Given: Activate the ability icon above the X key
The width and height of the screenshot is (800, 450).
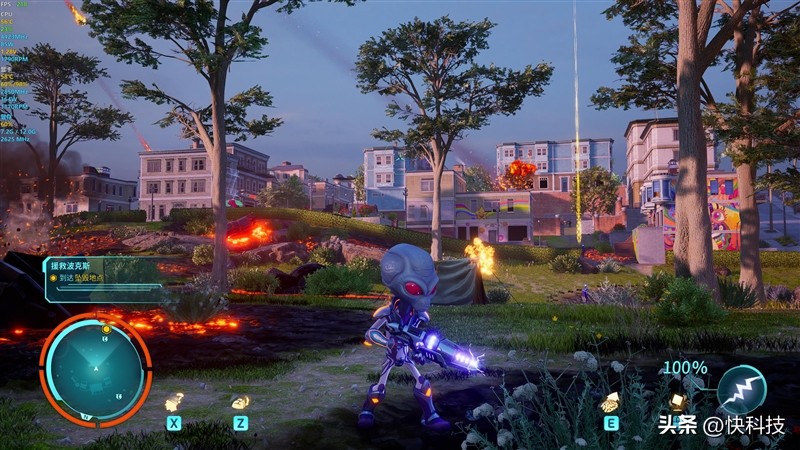Looking at the screenshot, I should pos(174,402).
